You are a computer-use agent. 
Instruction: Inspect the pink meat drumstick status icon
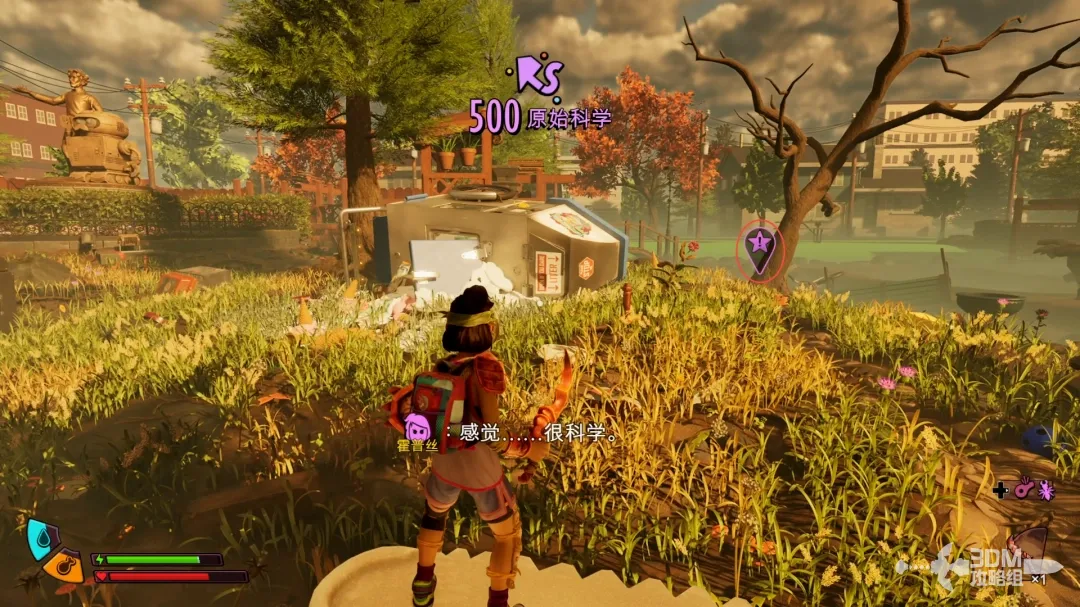(x=1023, y=490)
